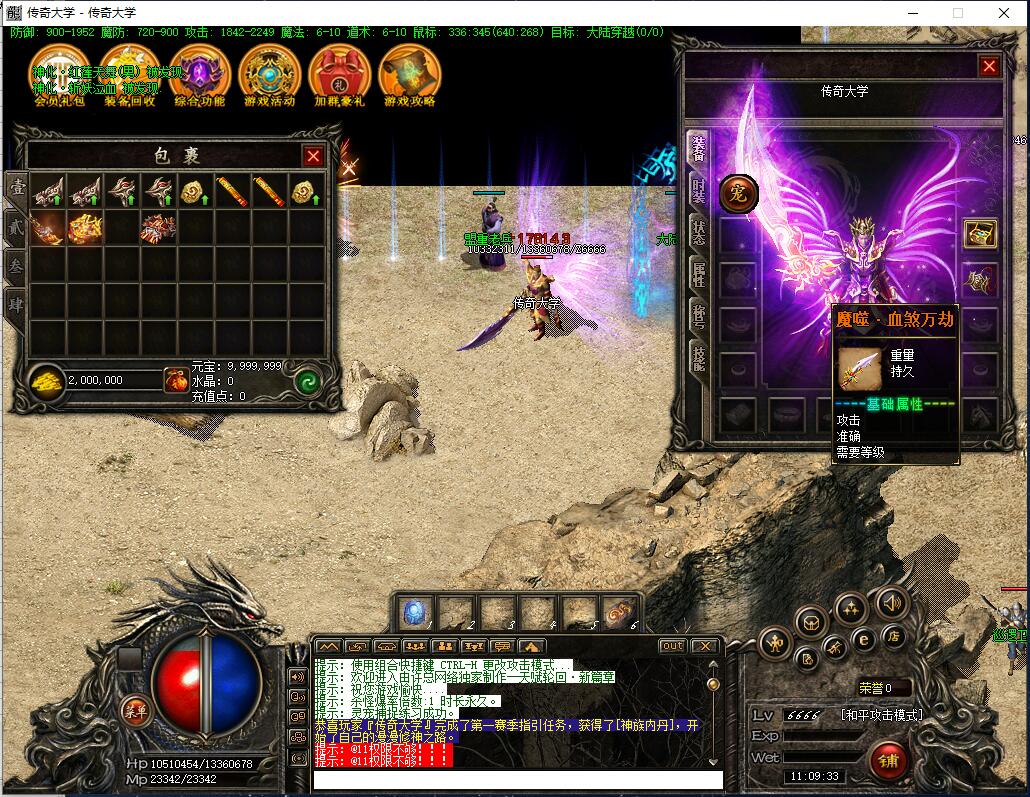Claim the 加群豪礼 red gift bag

click(x=340, y=74)
